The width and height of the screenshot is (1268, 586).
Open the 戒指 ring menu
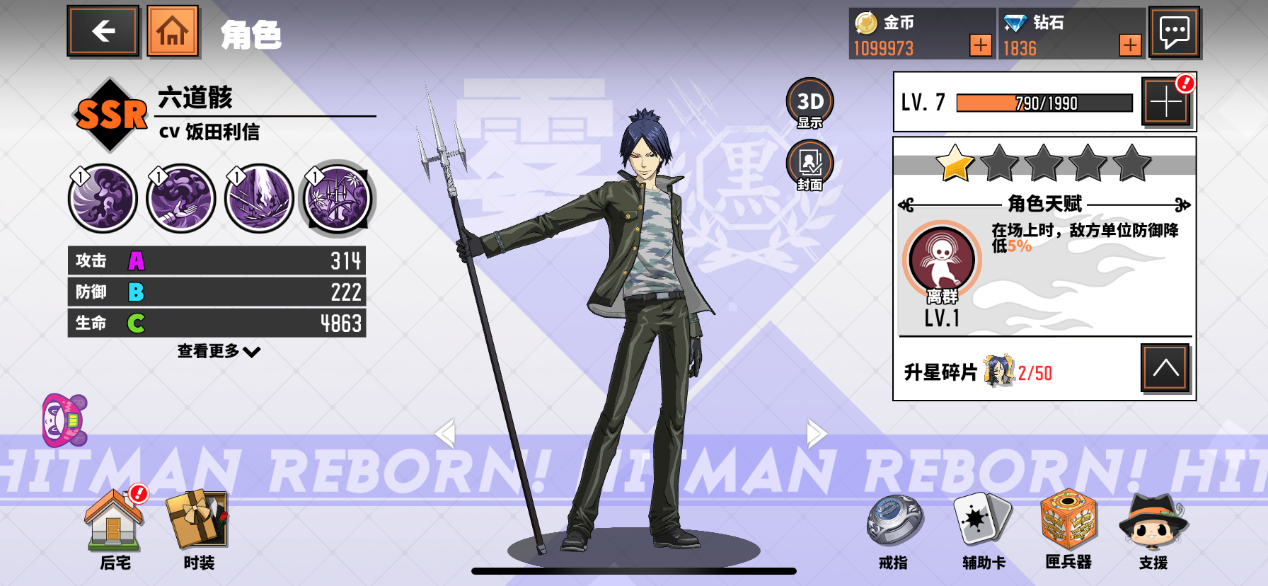[894, 528]
